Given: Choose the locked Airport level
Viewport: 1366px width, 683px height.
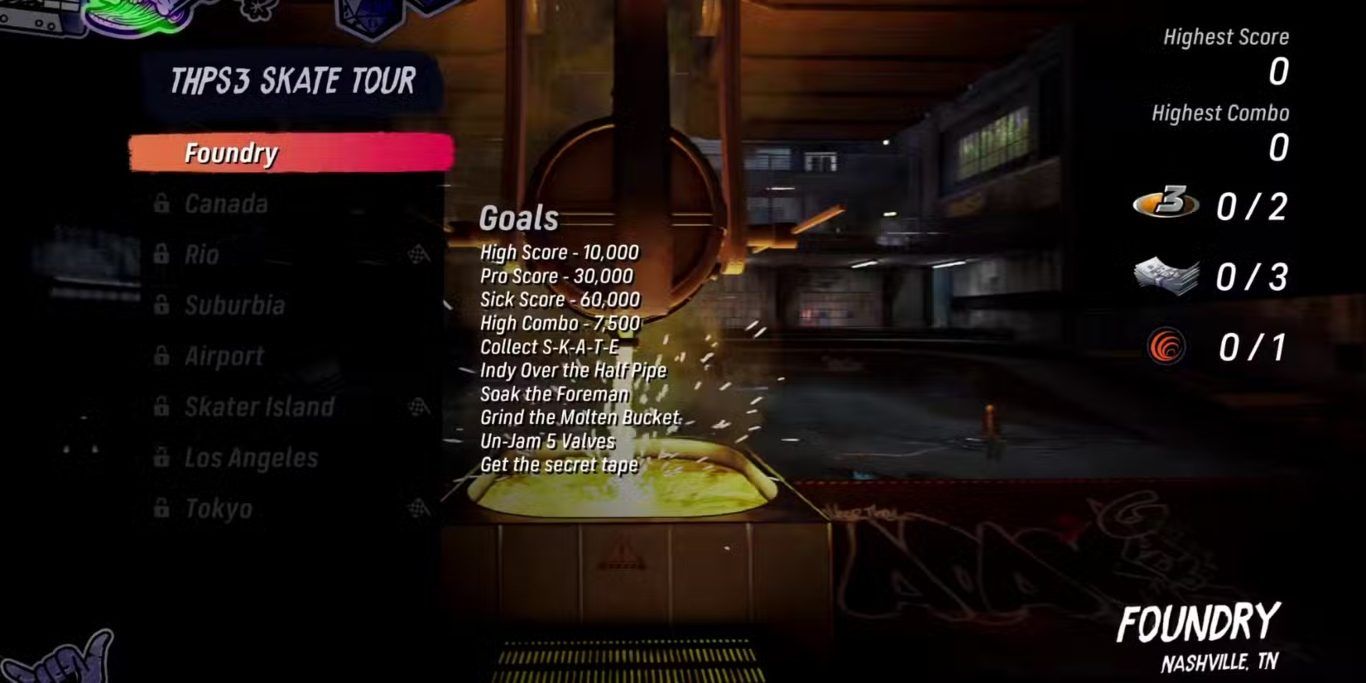Looking at the screenshot, I should coord(224,356).
